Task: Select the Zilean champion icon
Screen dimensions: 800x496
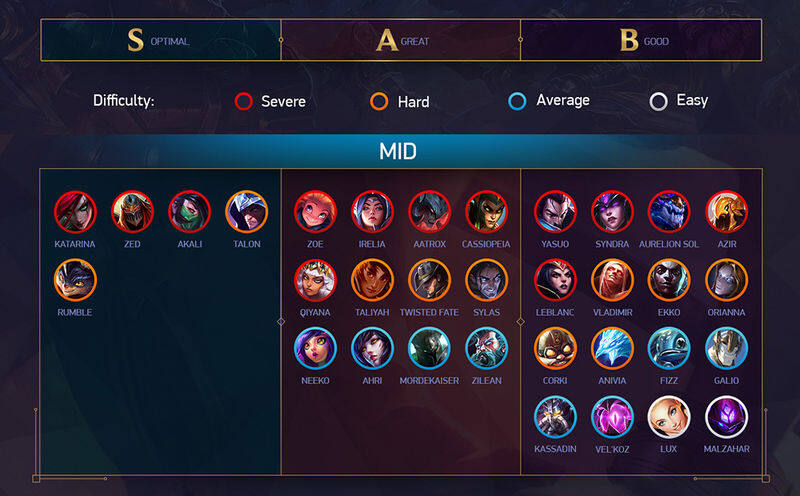Action: click(x=487, y=348)
